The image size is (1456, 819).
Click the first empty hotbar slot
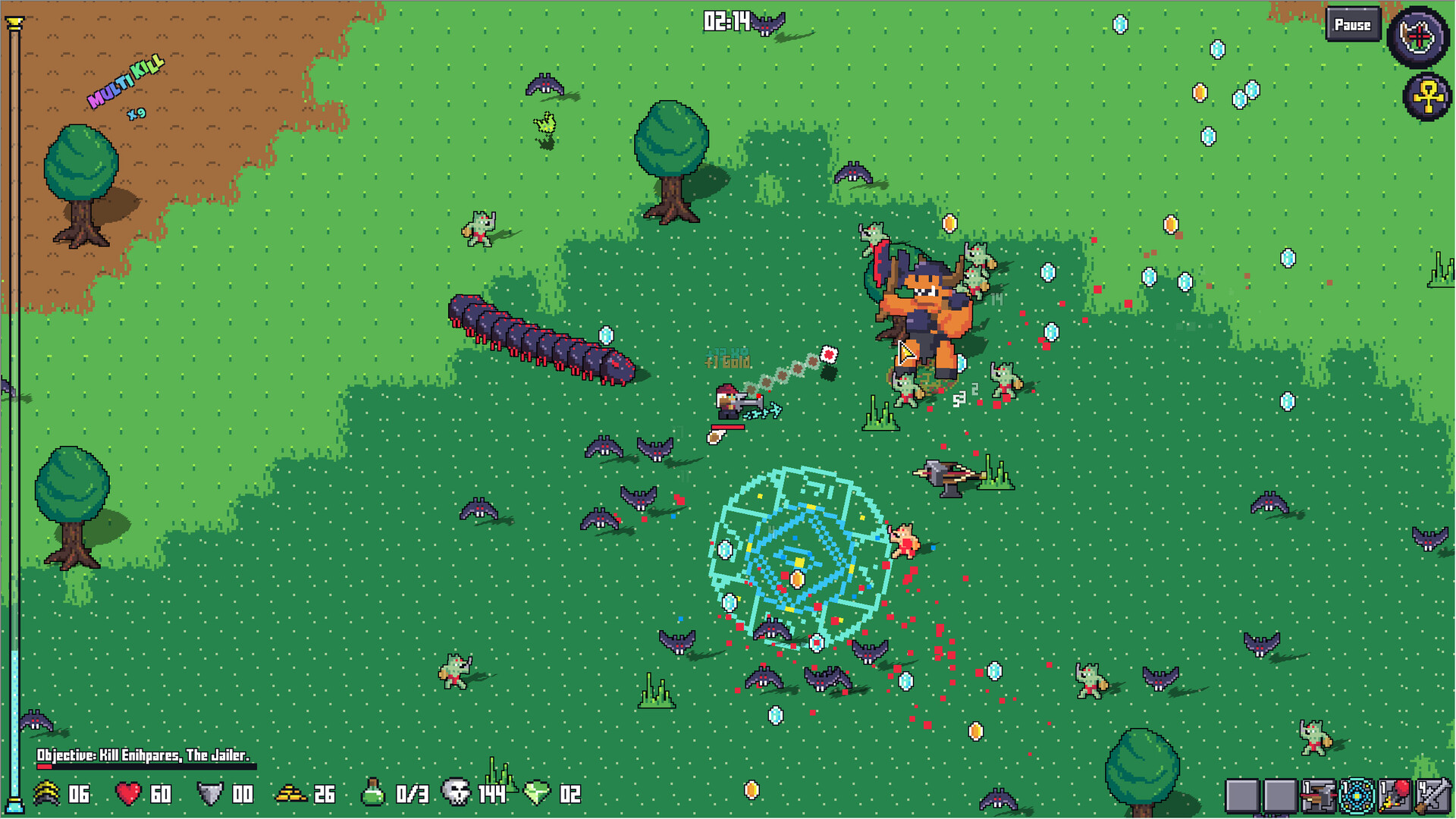pos(1242,796)
